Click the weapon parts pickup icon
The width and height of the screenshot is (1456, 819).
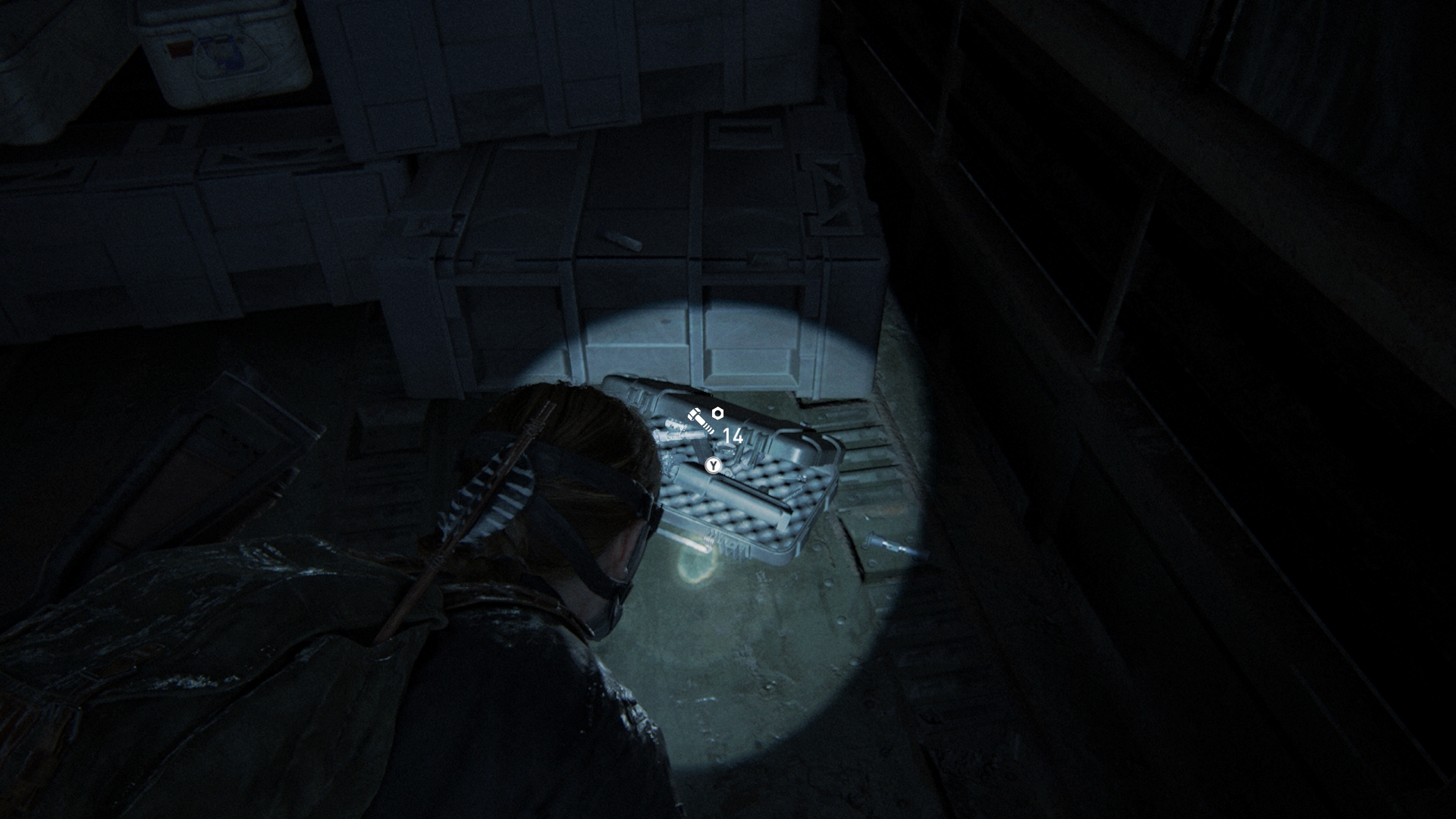tap(705, 420)
